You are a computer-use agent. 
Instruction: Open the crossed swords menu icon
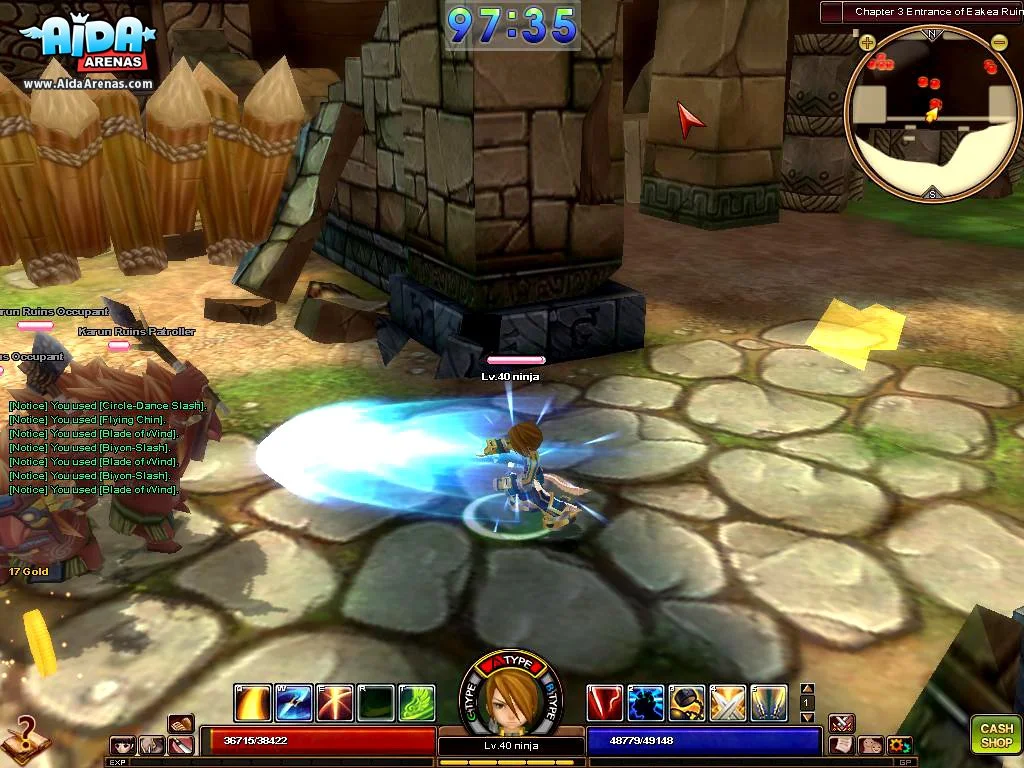[x=841, y=723]
